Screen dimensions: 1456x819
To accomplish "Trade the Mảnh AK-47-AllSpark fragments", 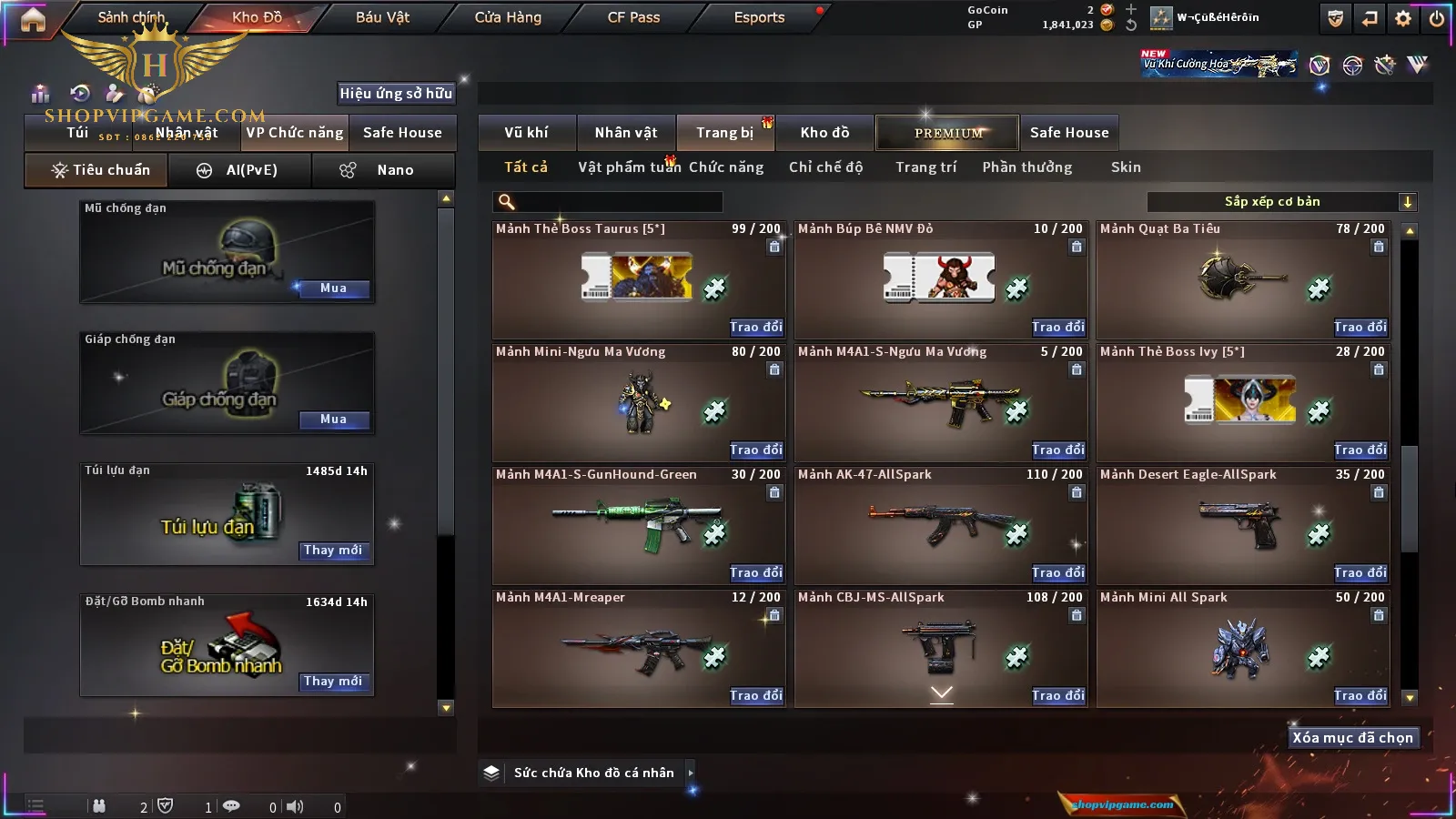I will [x=1057, y=573].
